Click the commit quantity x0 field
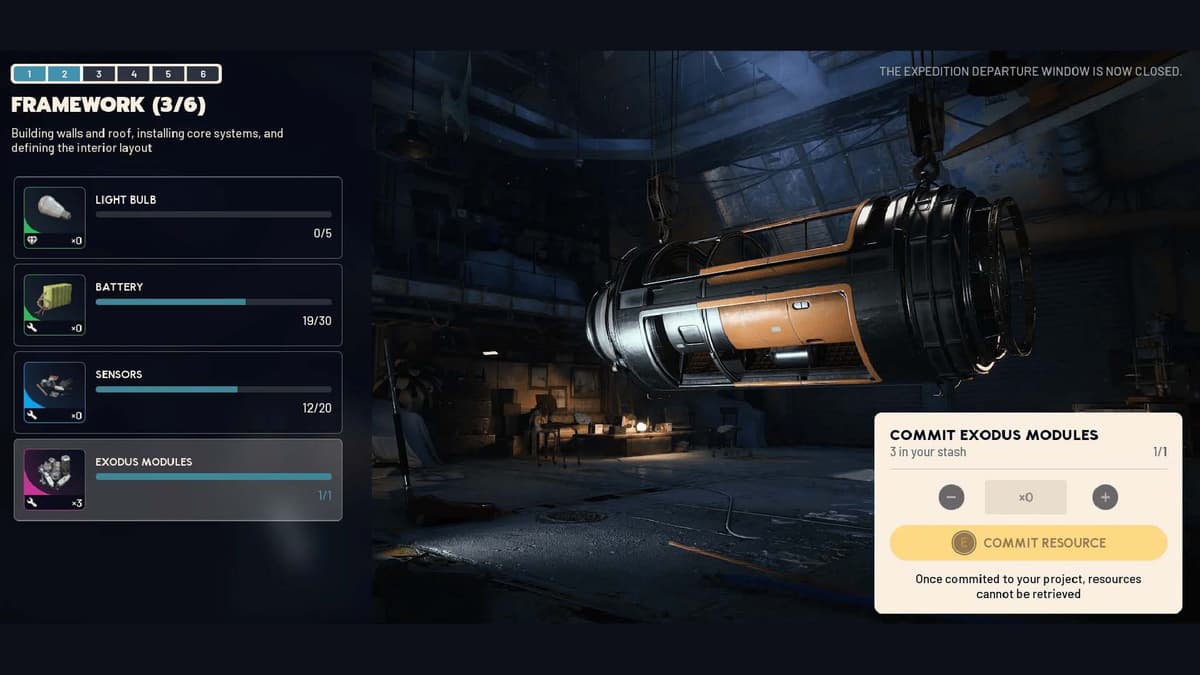 pyautogui.click(x=1025, y=497)
